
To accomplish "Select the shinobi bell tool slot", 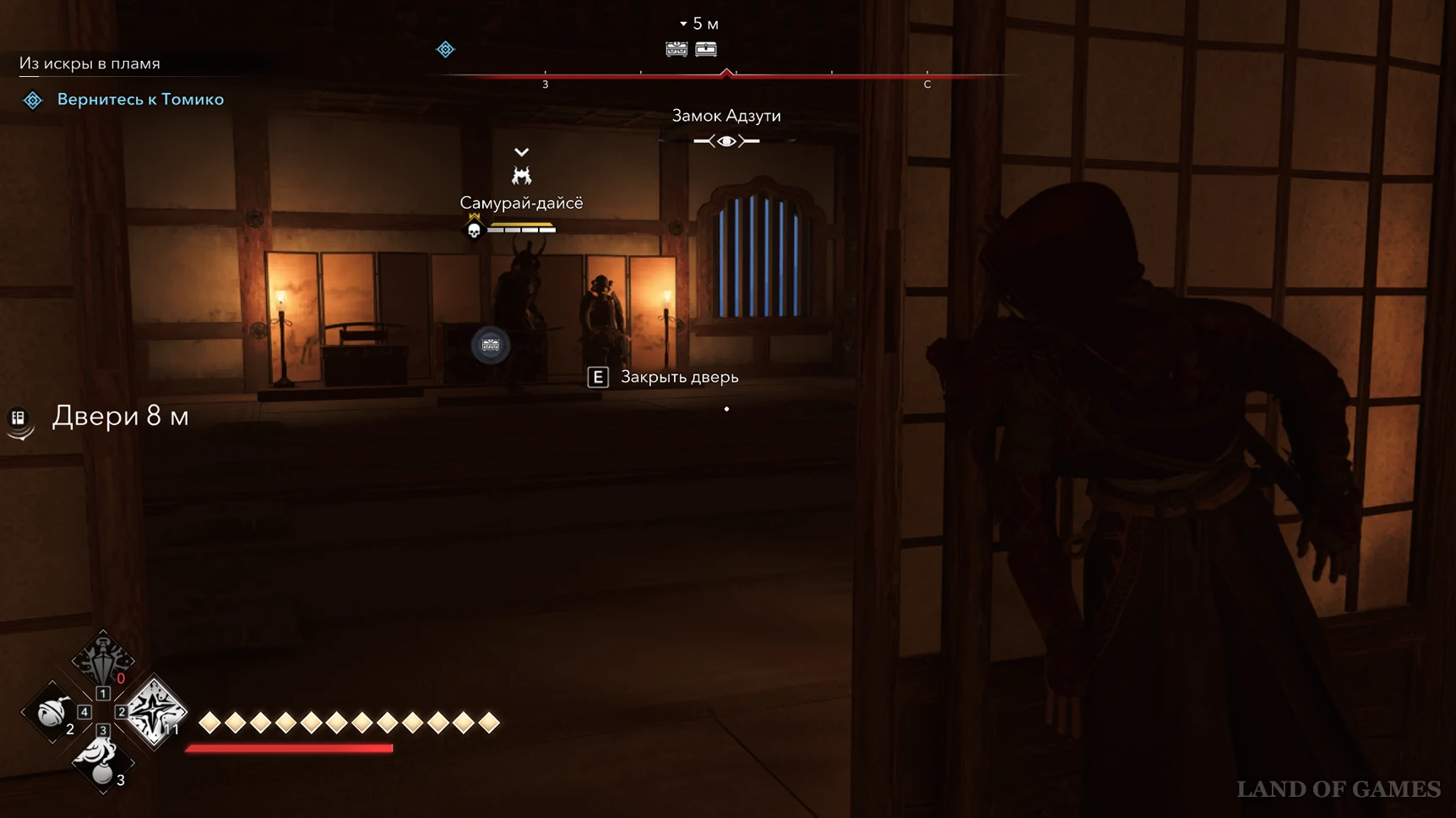I will (52, 712).
